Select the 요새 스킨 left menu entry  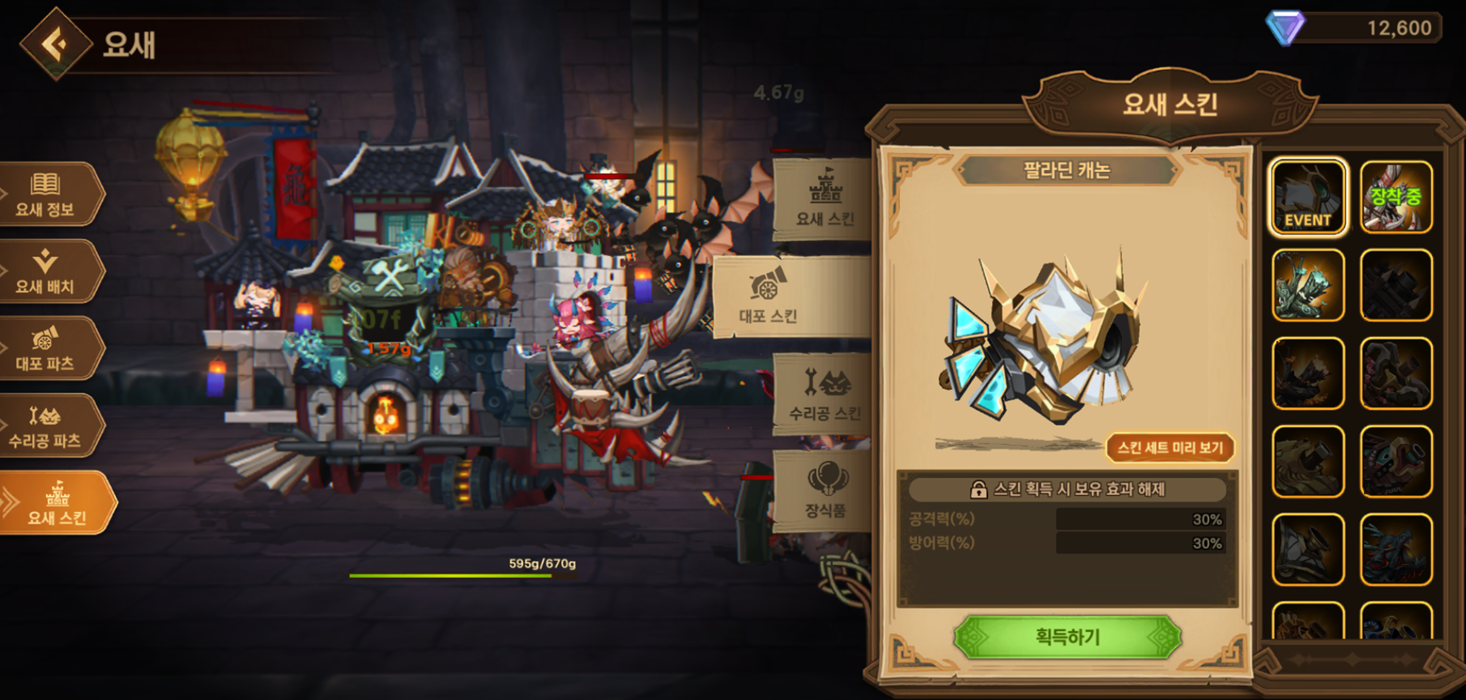tap(55, 503)
